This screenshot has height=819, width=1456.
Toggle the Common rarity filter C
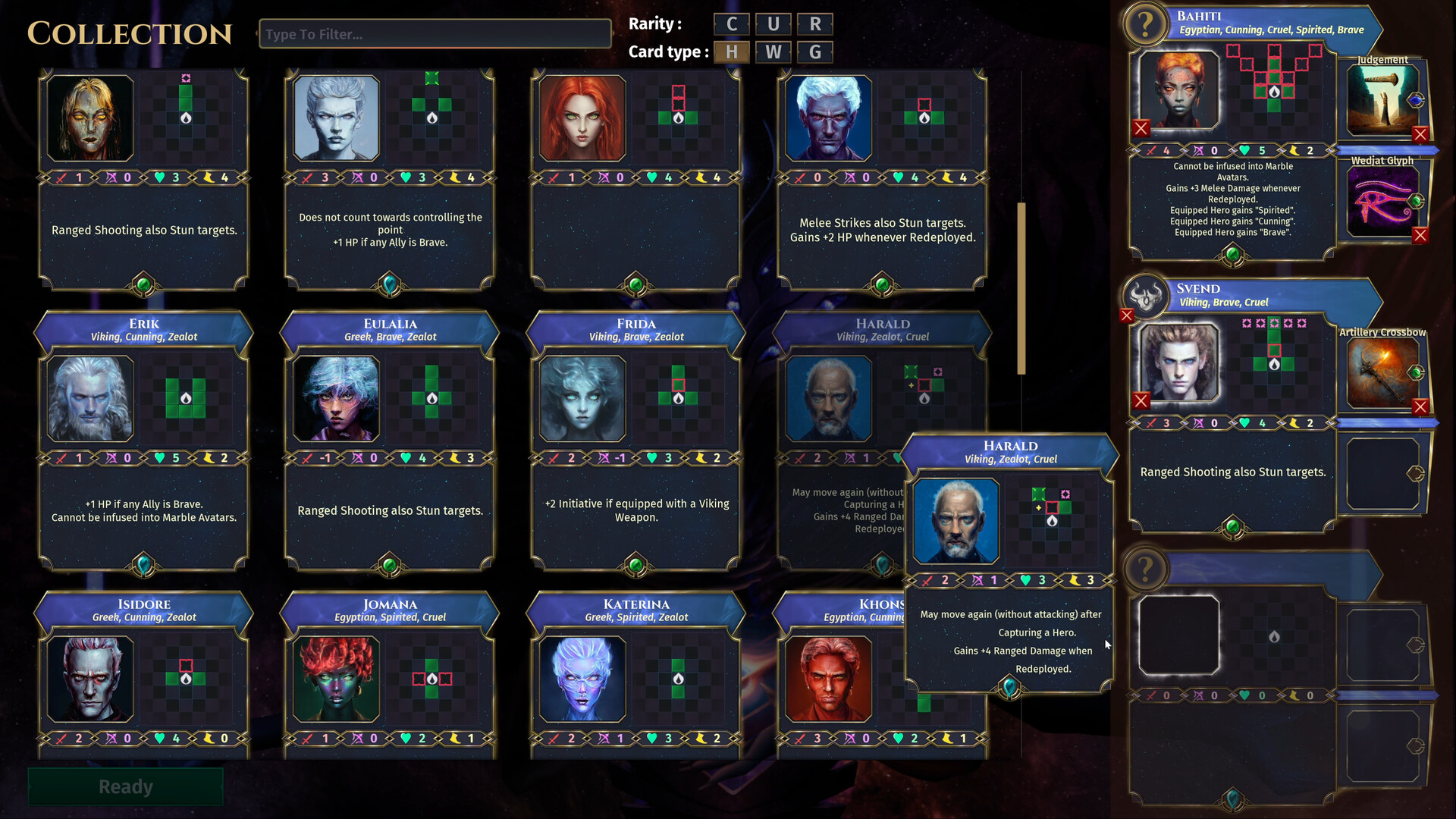point(732,24)
